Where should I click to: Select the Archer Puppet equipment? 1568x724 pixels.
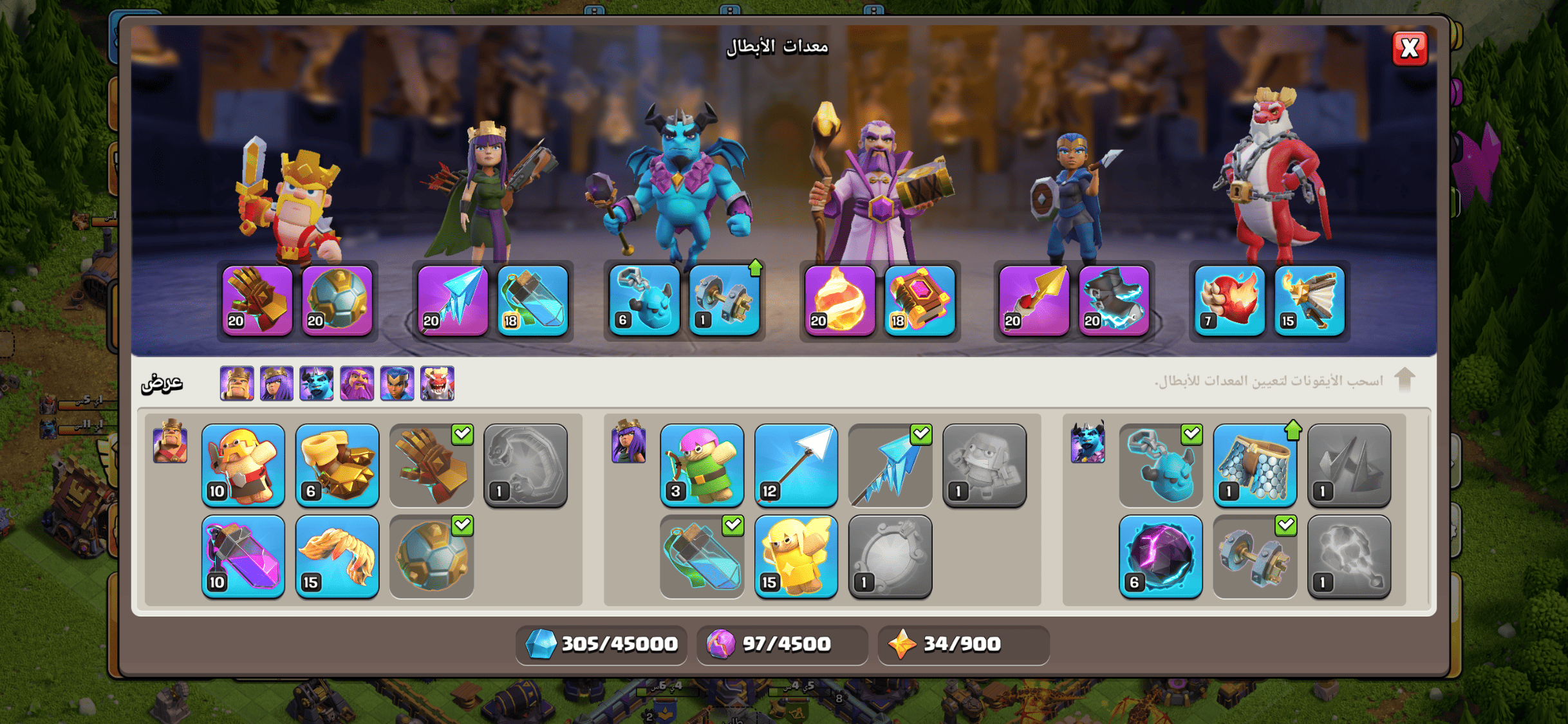click(x=702, y=465)
